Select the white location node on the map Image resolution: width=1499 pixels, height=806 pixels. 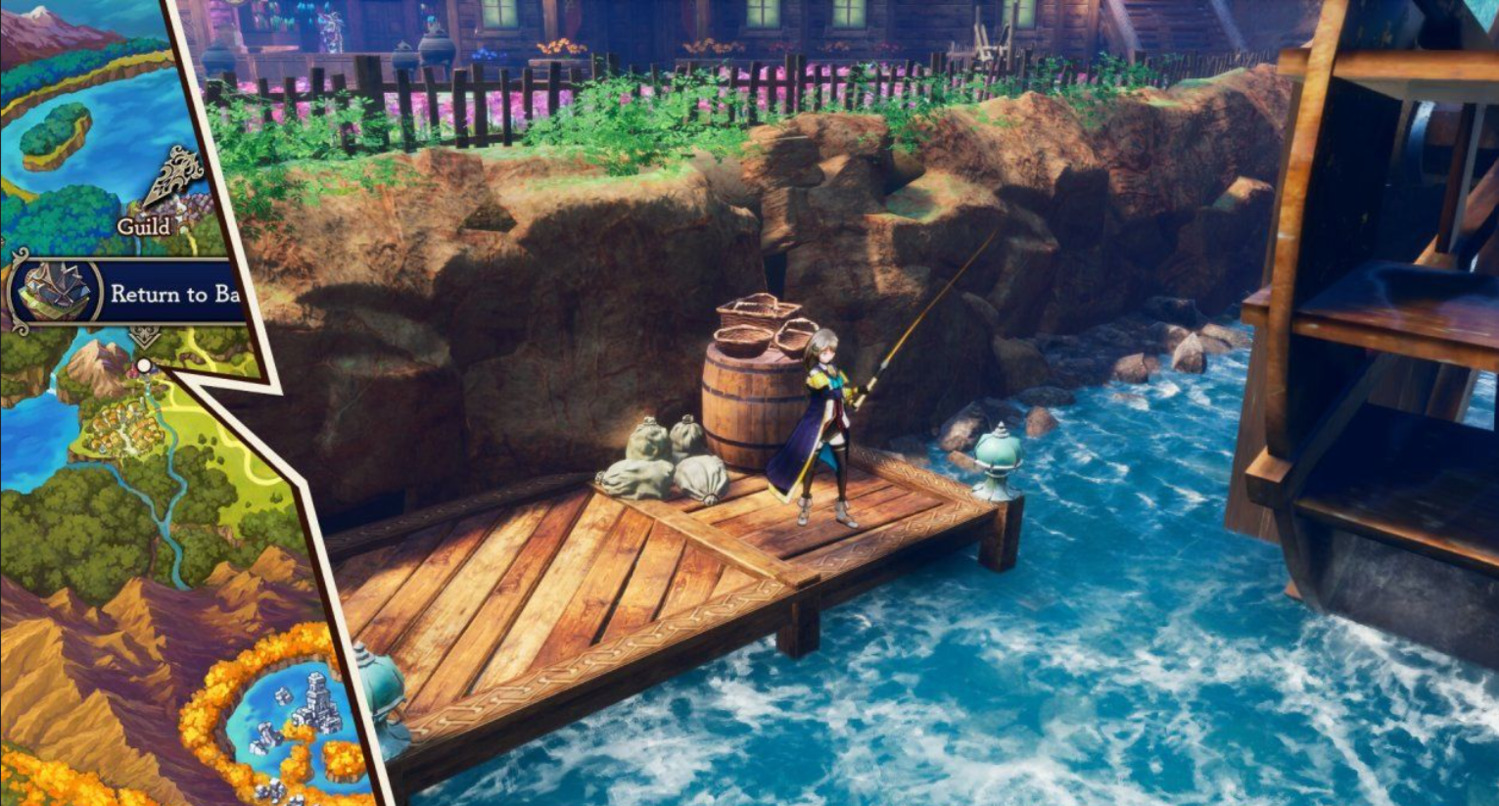point(144,366)
